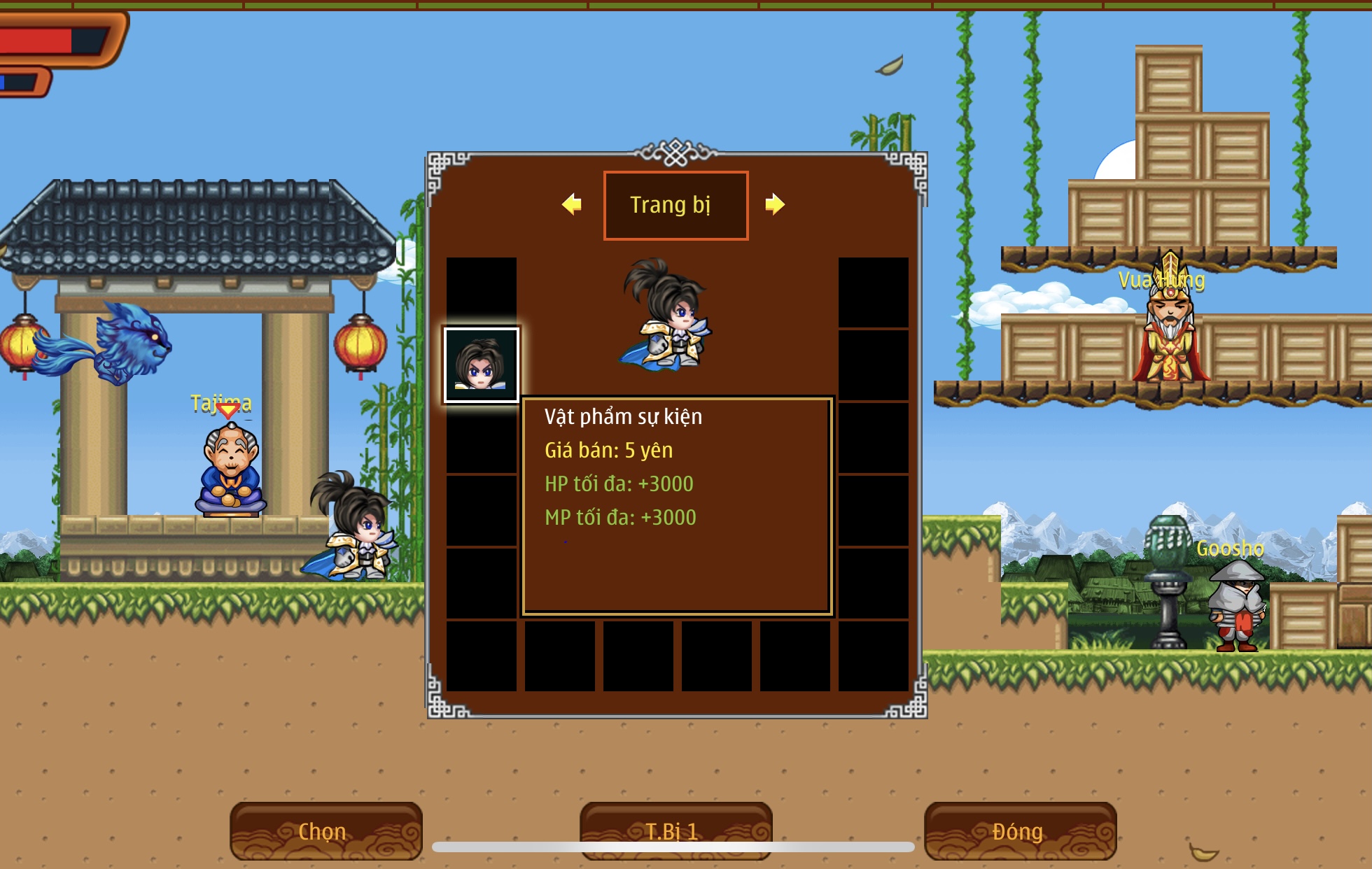
Task: Select the Trang bị tab header
Action: coord(675,205)
